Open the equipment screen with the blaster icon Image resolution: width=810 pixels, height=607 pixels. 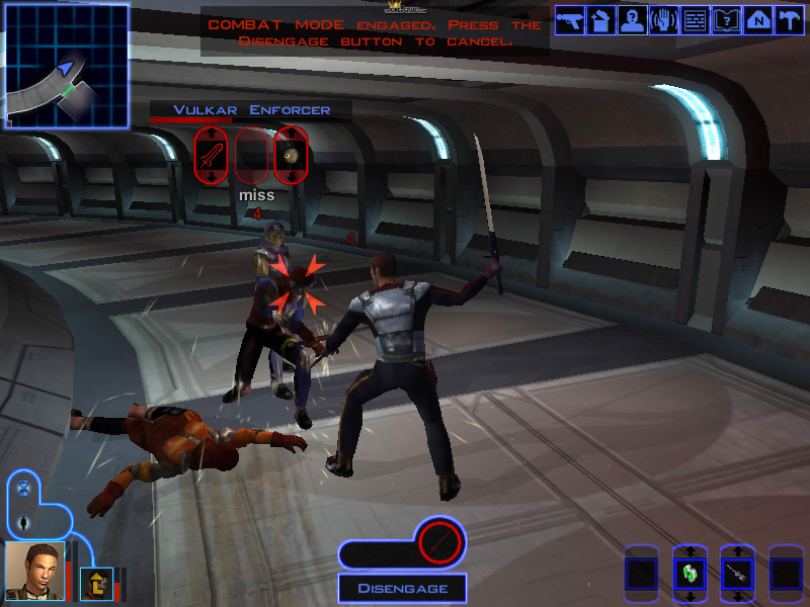[x=570, y=20]
